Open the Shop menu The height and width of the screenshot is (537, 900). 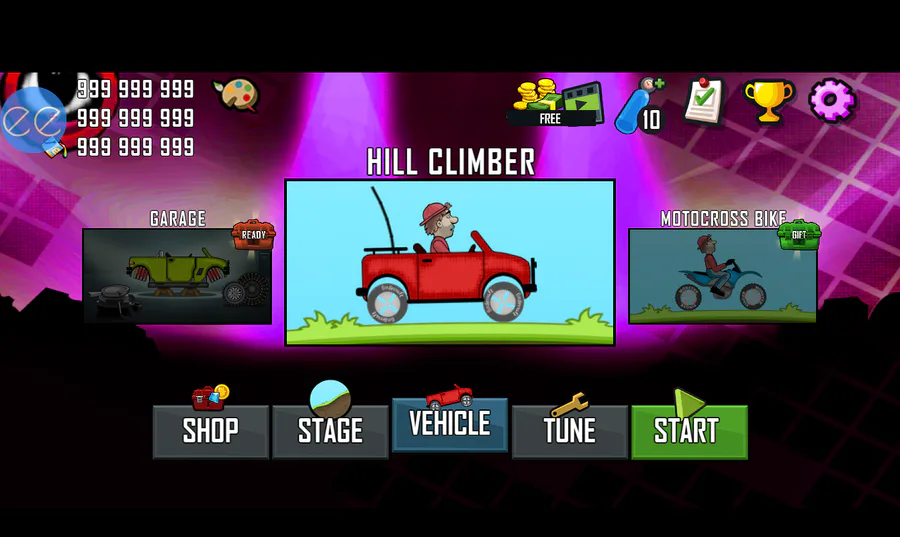210,431
